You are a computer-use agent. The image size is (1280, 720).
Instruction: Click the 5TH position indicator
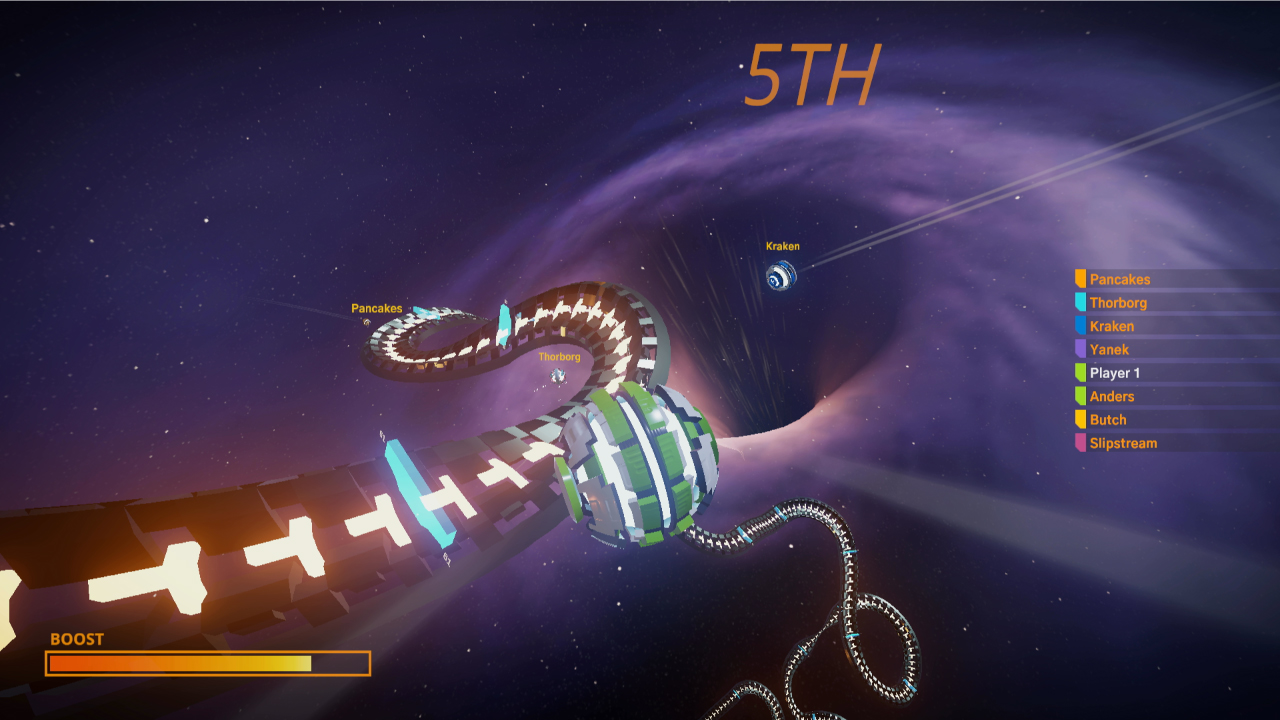pyautogui.click(x=812, y=74)
